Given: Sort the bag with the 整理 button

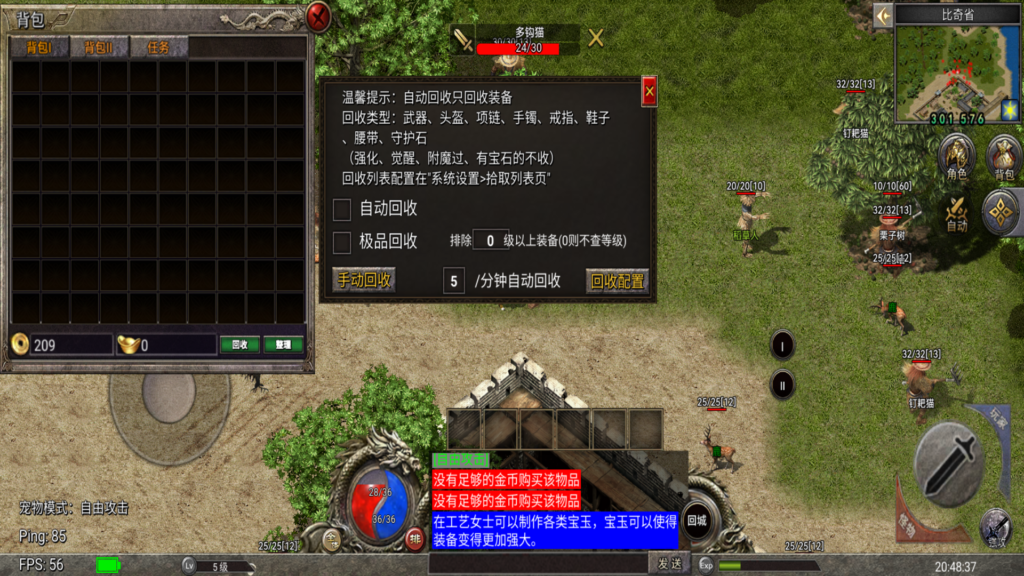Looking at the screenshot, I should point(283,344).
